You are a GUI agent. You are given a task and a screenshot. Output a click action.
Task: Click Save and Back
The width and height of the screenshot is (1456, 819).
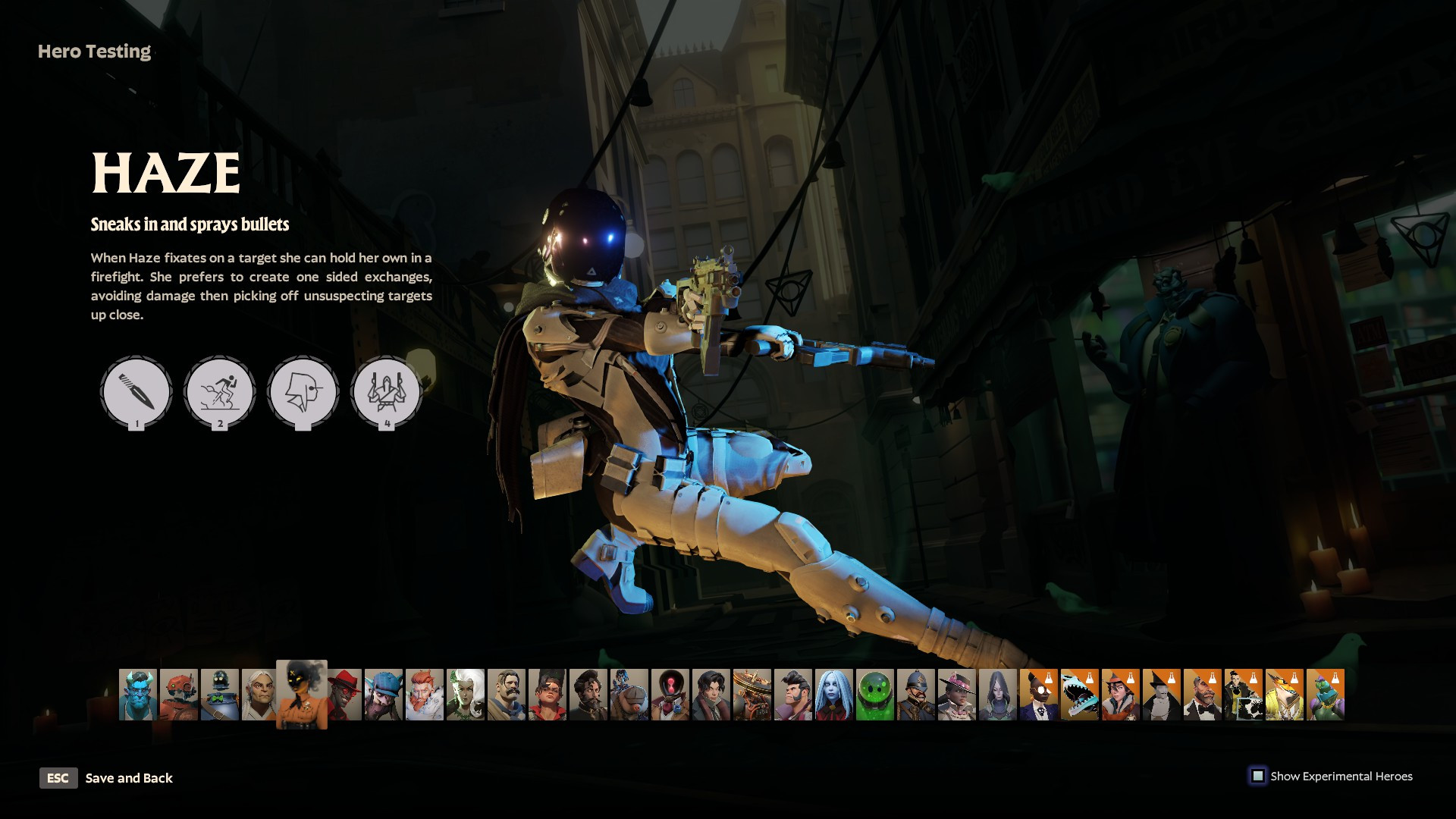[129, 778]
